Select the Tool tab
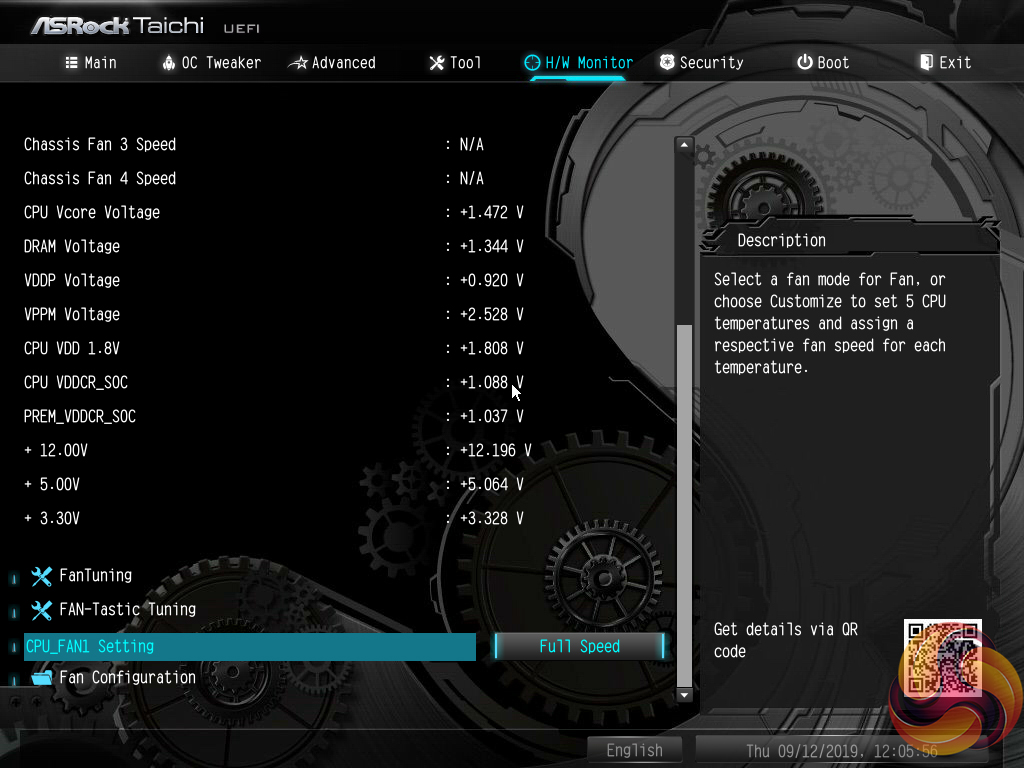 tap(455, 63)
